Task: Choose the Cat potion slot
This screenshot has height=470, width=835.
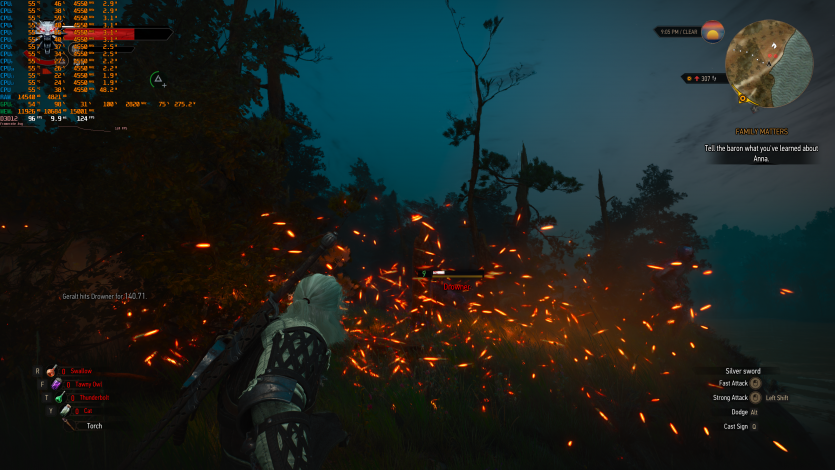Action: 63,410
